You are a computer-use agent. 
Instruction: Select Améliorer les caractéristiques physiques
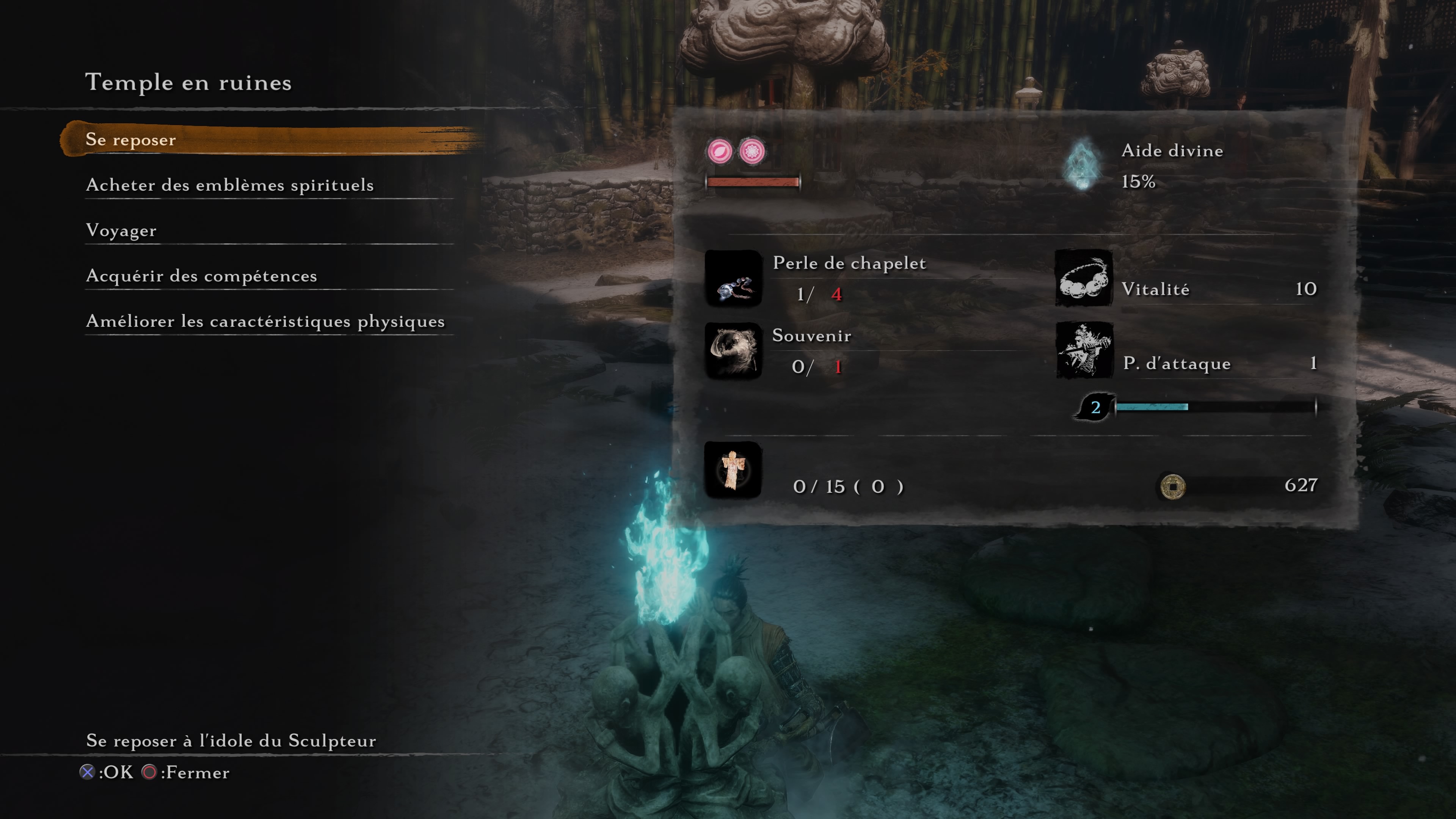265,321
